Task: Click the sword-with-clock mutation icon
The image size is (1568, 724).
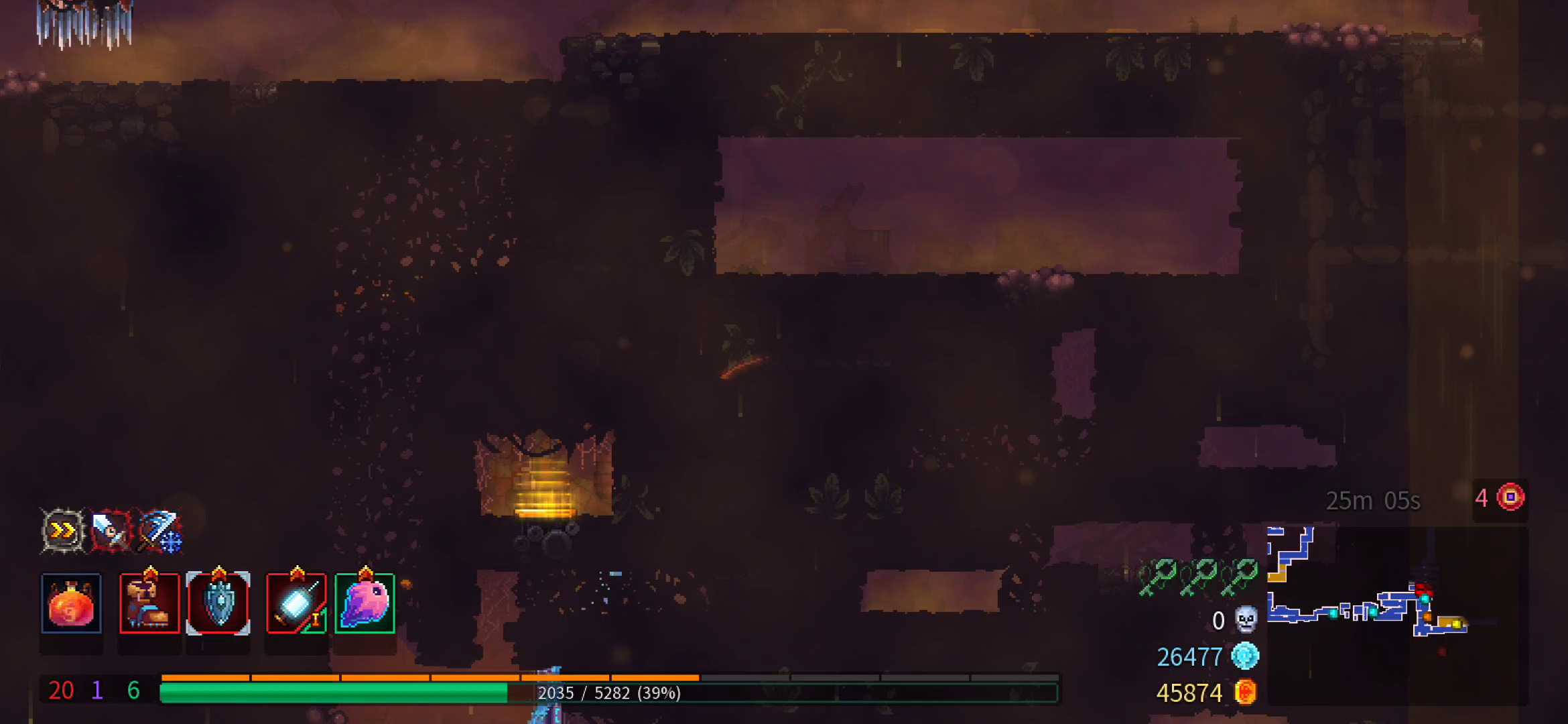Action: 111,531
